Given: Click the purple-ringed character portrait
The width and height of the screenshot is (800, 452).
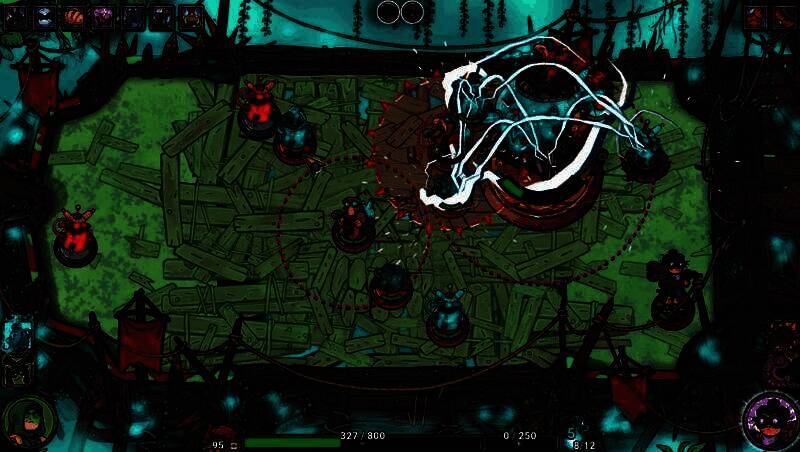Looking at the screenshot, I should pyautogui.click(x=770, y=420).
